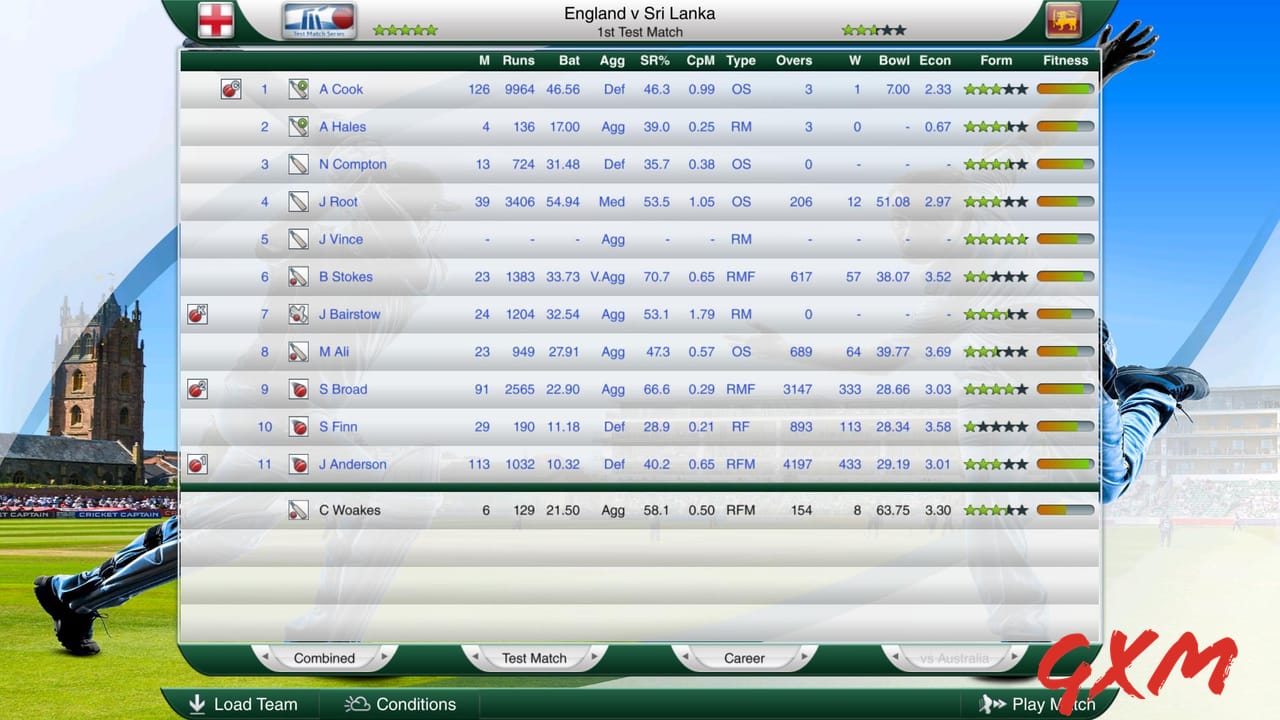Click the number 2 bowler icon beside S Broad

point(197,389)
